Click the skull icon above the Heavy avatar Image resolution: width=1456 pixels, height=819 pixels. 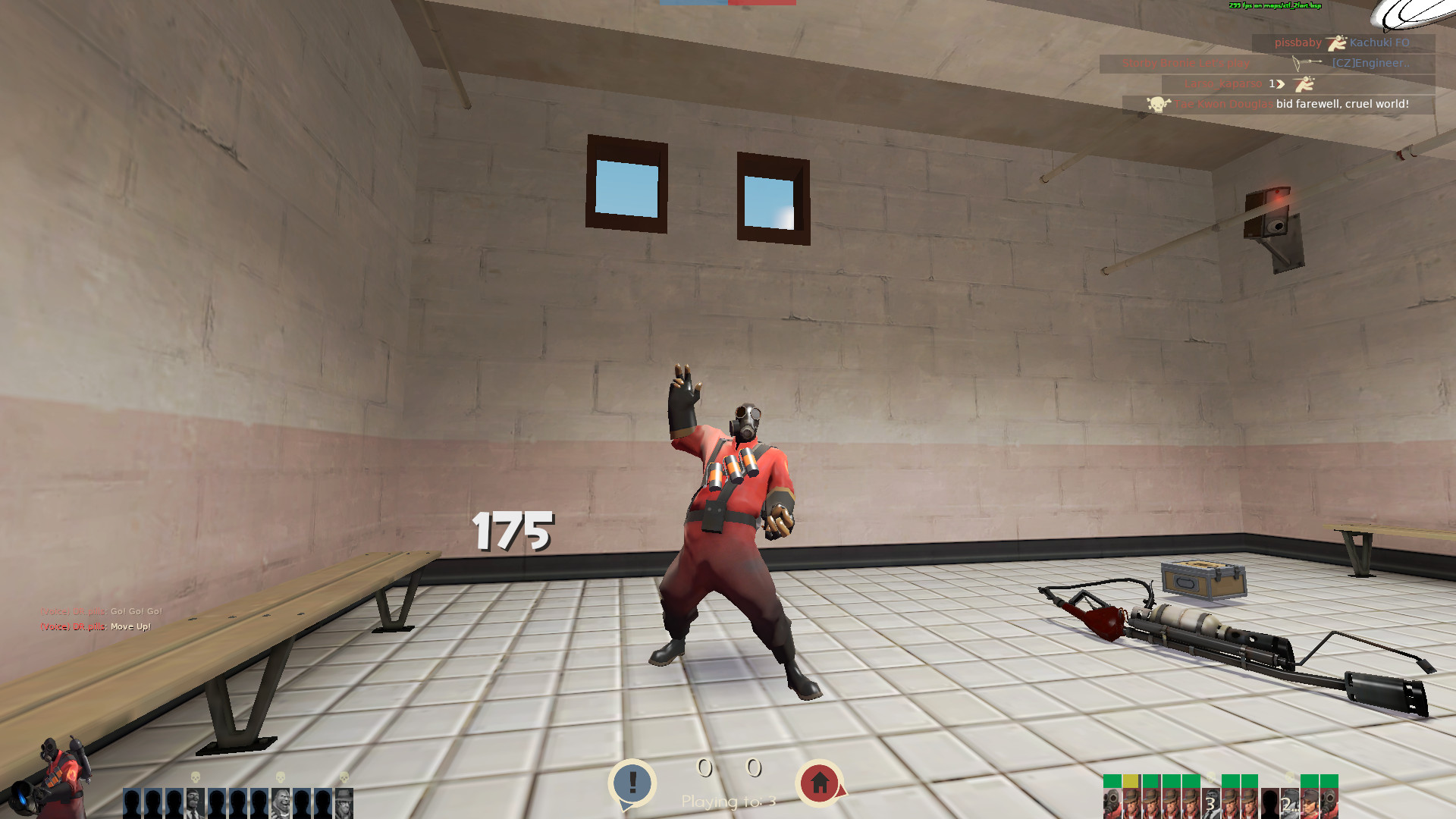point(280,777)
